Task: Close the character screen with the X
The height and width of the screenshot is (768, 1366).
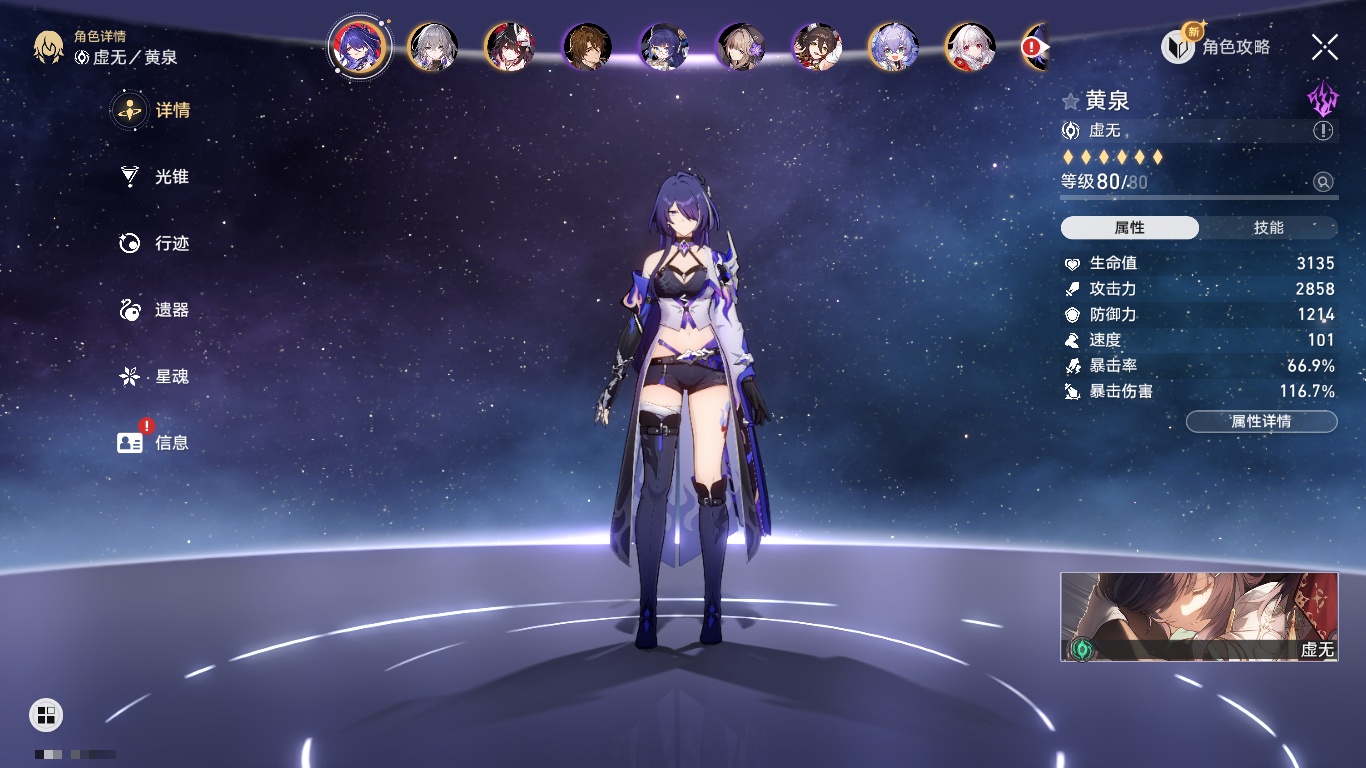Action: tap(1324, 47)
